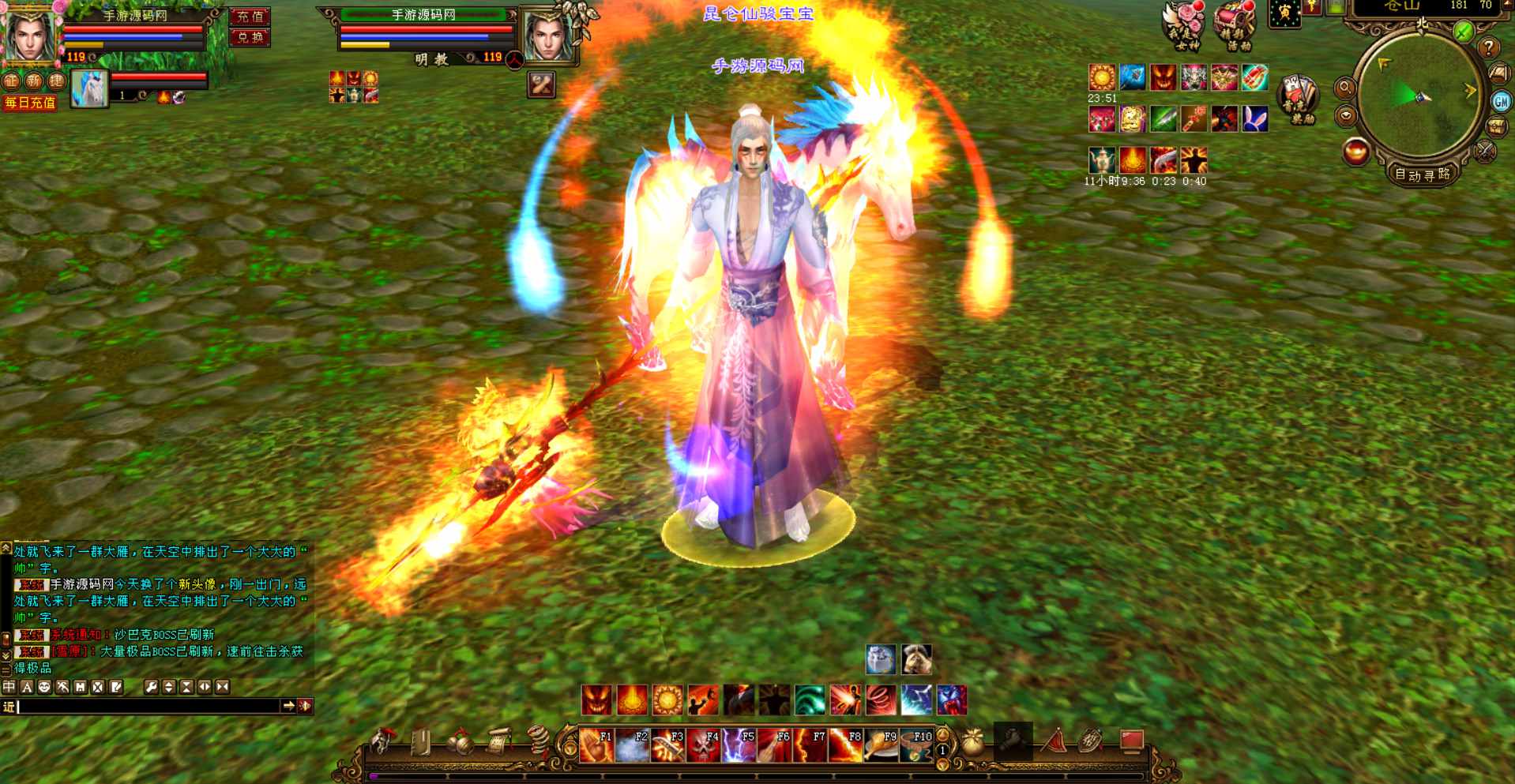The image size is (1515, 784).
Task: Use the F1 flaming palm skill
Action: pyautogui.click(x=596, y=745)
